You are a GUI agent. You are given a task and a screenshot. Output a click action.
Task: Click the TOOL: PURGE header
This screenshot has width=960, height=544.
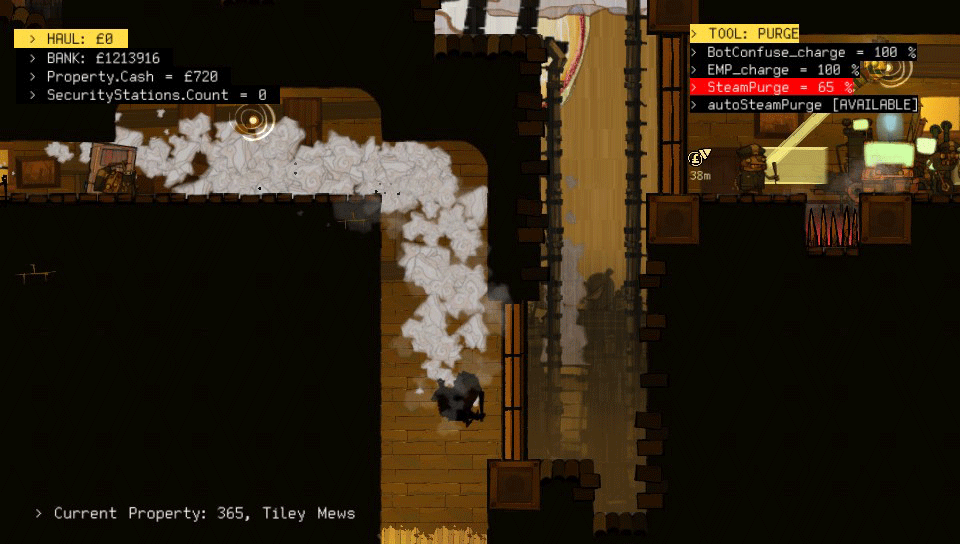[x=745, y=34]
